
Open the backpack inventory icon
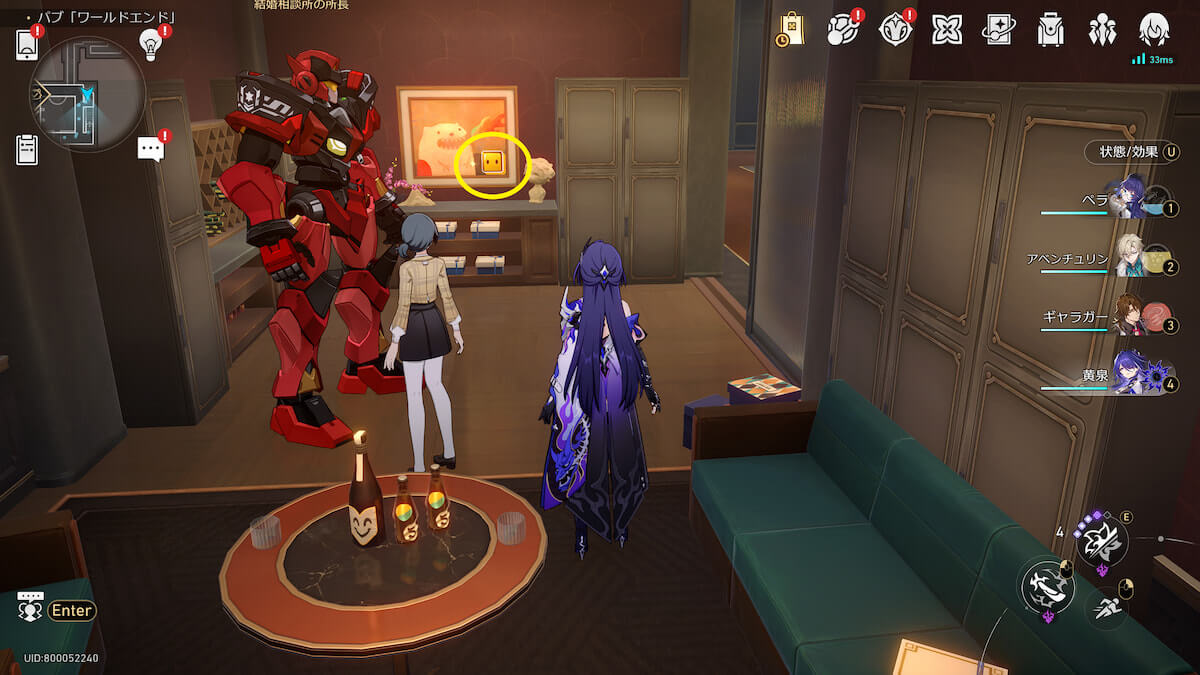1050,30
